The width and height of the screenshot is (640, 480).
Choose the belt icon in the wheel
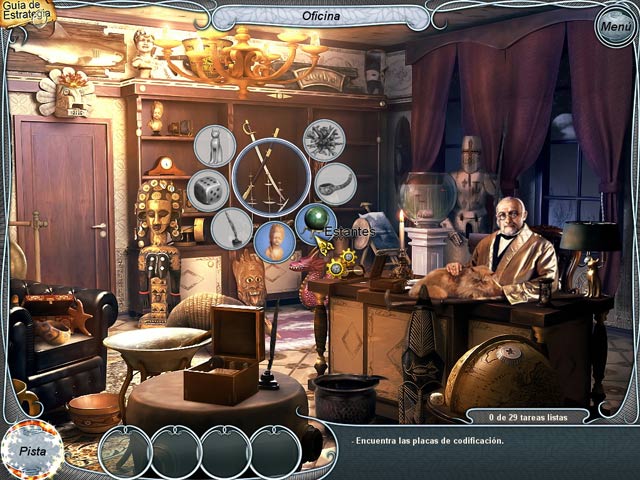coord(335,184)
